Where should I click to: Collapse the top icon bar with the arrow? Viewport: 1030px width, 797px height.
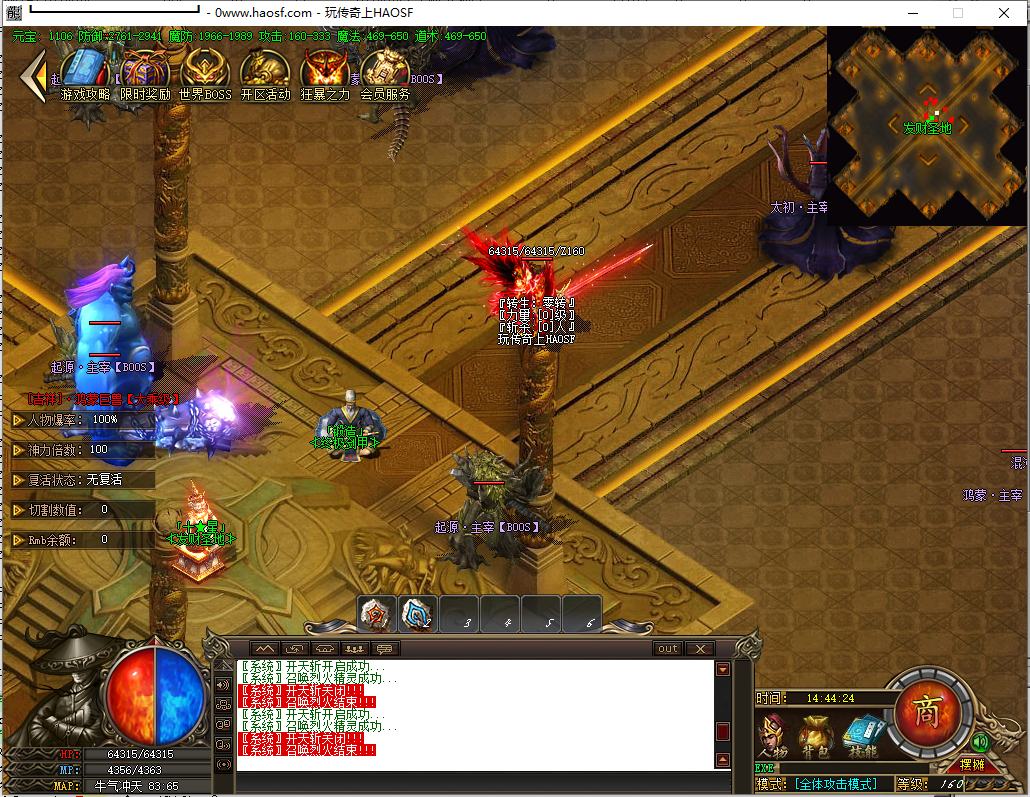pyautogui.click(x=35, y=74)
